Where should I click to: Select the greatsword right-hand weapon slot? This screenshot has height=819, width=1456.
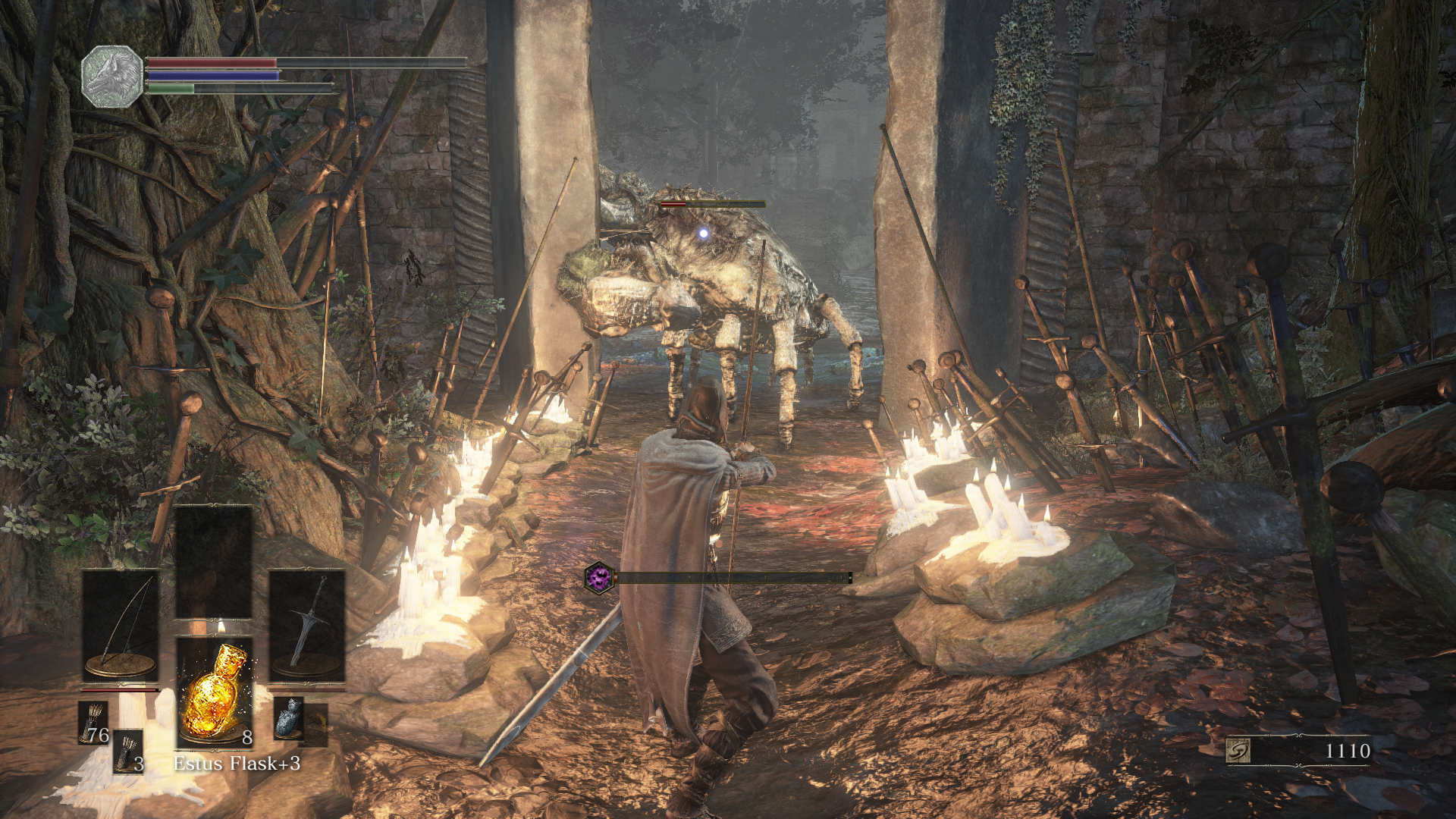[307, 624]
